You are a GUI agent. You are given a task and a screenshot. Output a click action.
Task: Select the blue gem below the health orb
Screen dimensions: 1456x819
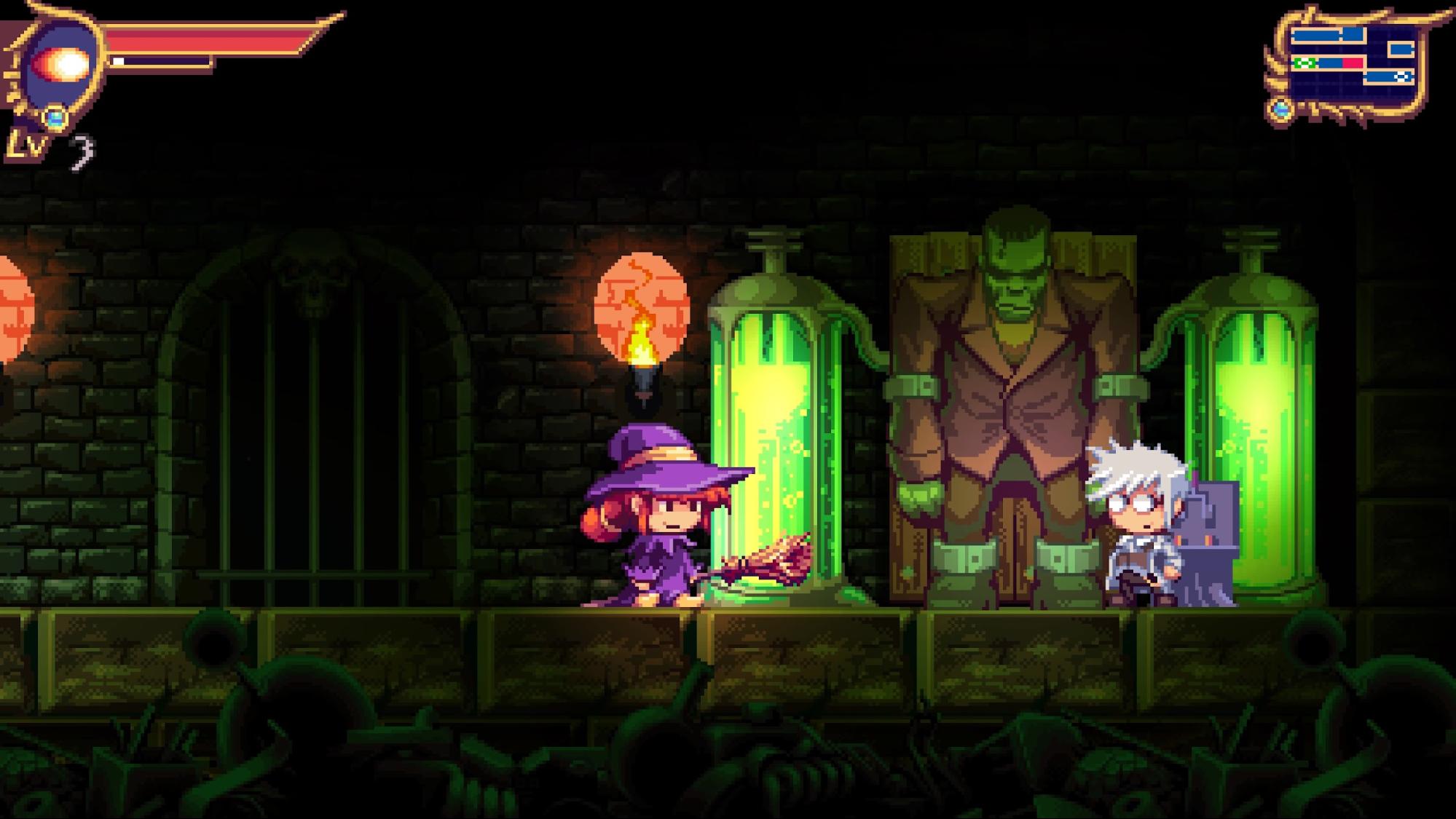(55, 119)
